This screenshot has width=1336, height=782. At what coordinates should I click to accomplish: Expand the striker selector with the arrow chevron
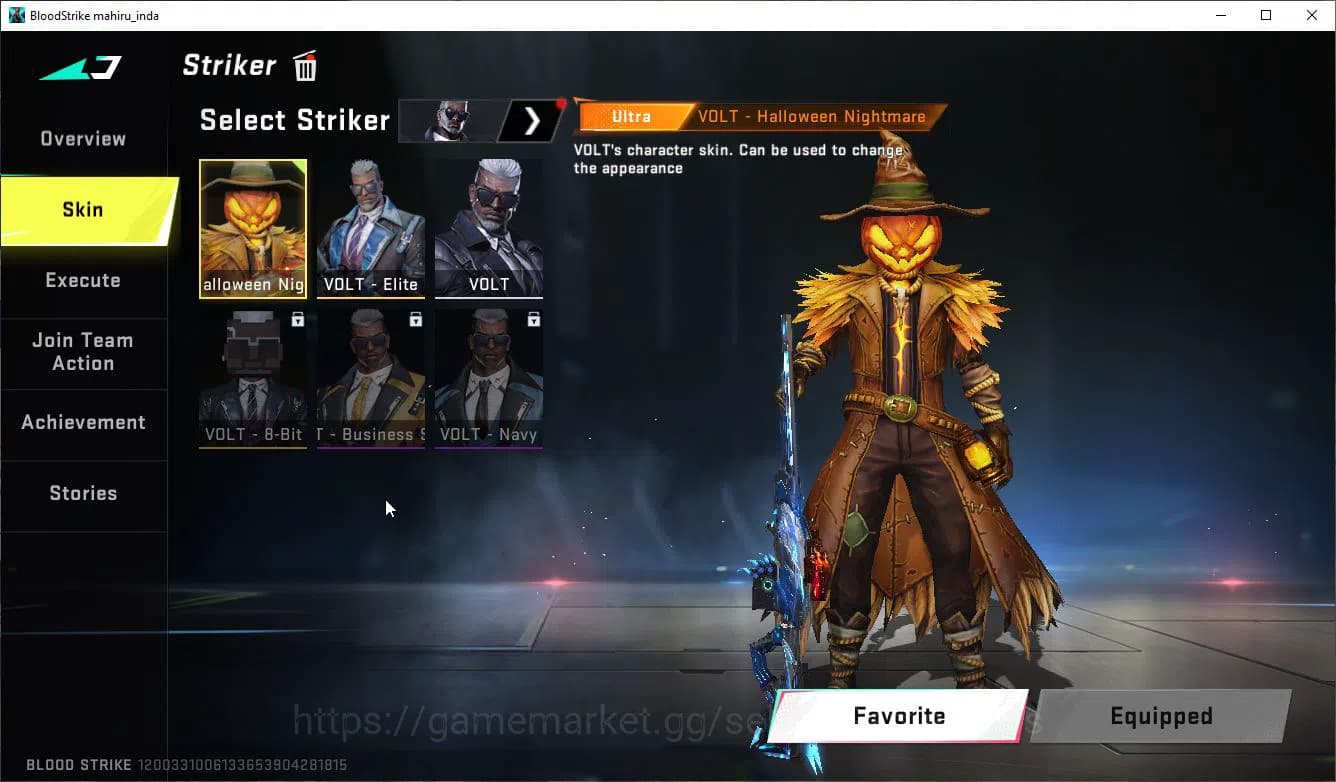point(532,120)
